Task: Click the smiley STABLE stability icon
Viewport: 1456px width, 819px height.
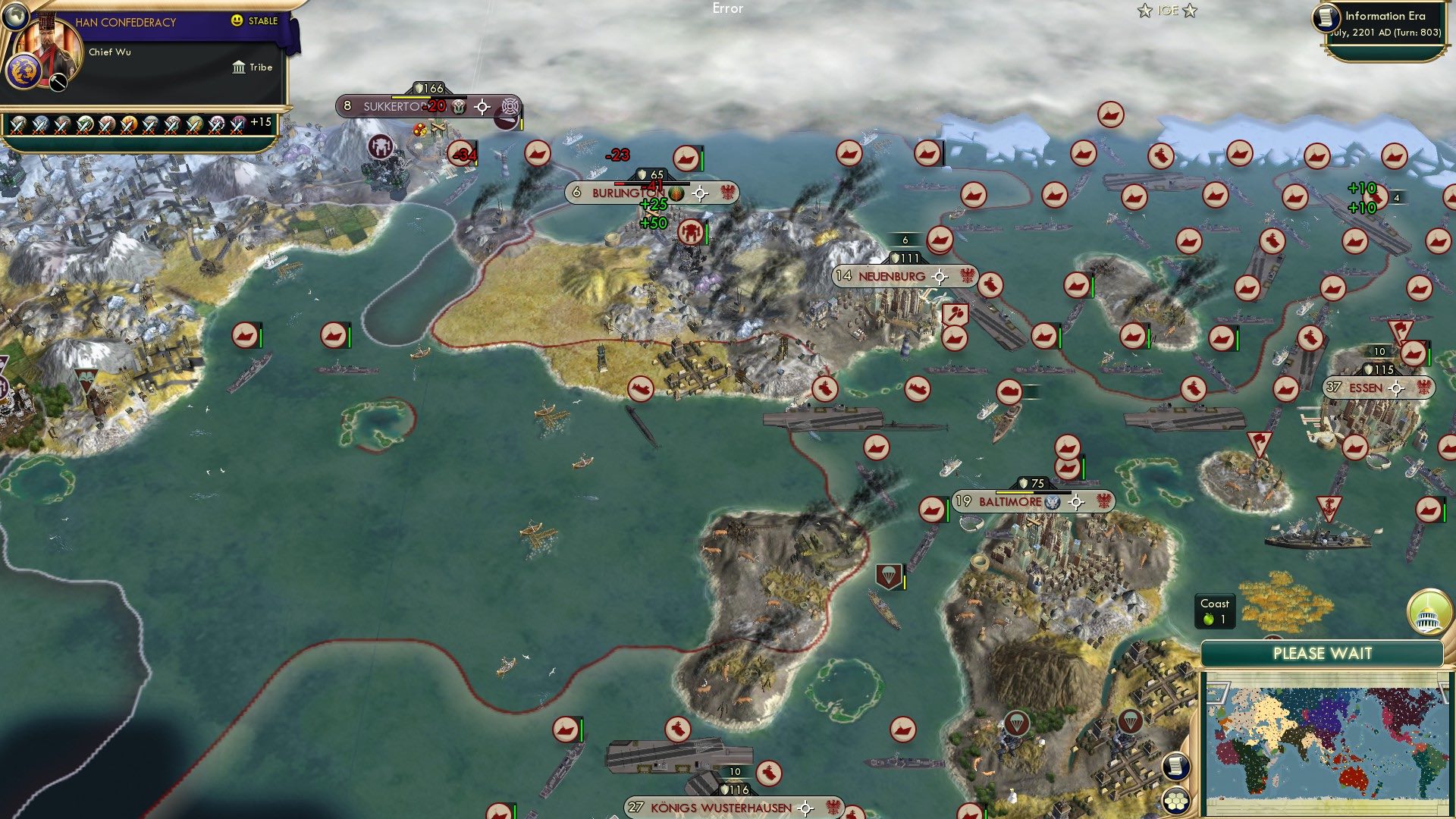Action: [x=237, y=20]
